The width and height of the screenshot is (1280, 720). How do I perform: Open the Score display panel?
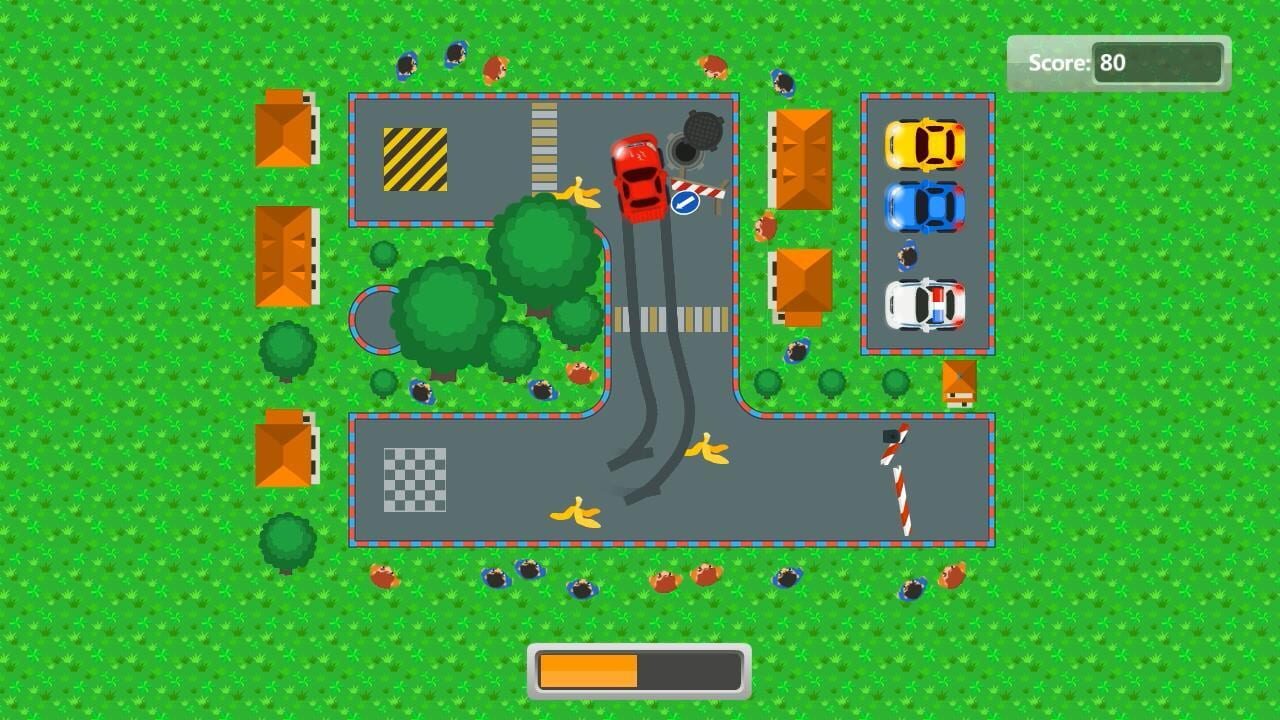click(x=1117, y=63)
